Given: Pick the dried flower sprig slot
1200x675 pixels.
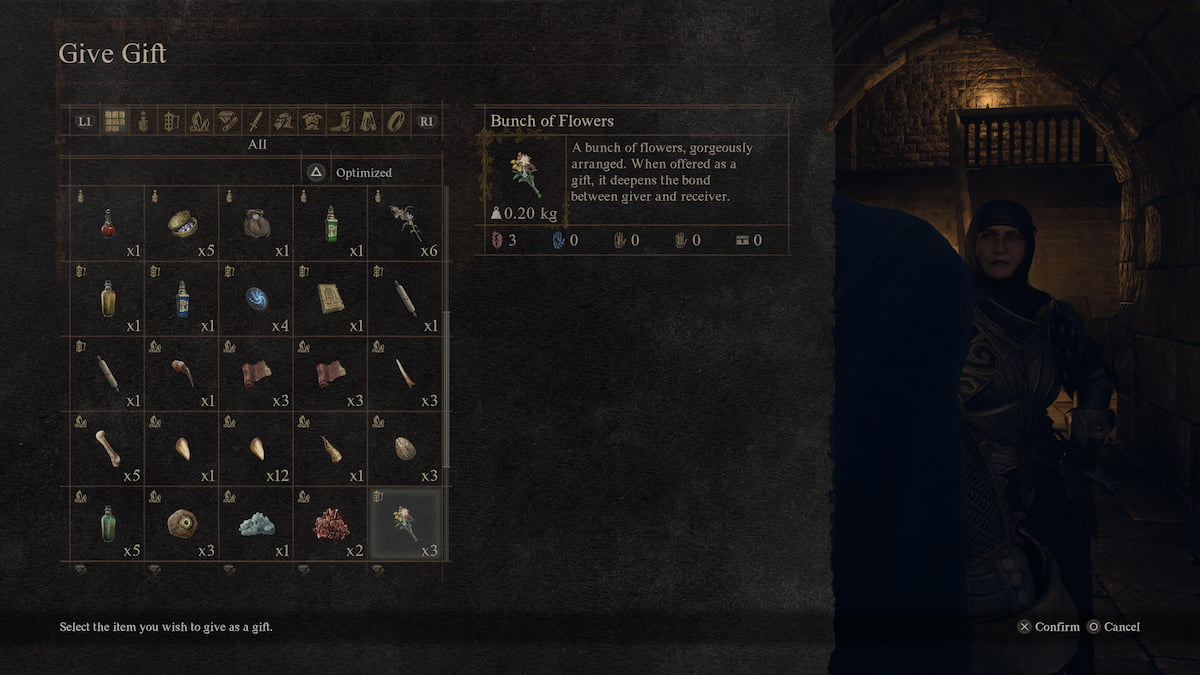Looking at the screenshot, I should 405,223.
